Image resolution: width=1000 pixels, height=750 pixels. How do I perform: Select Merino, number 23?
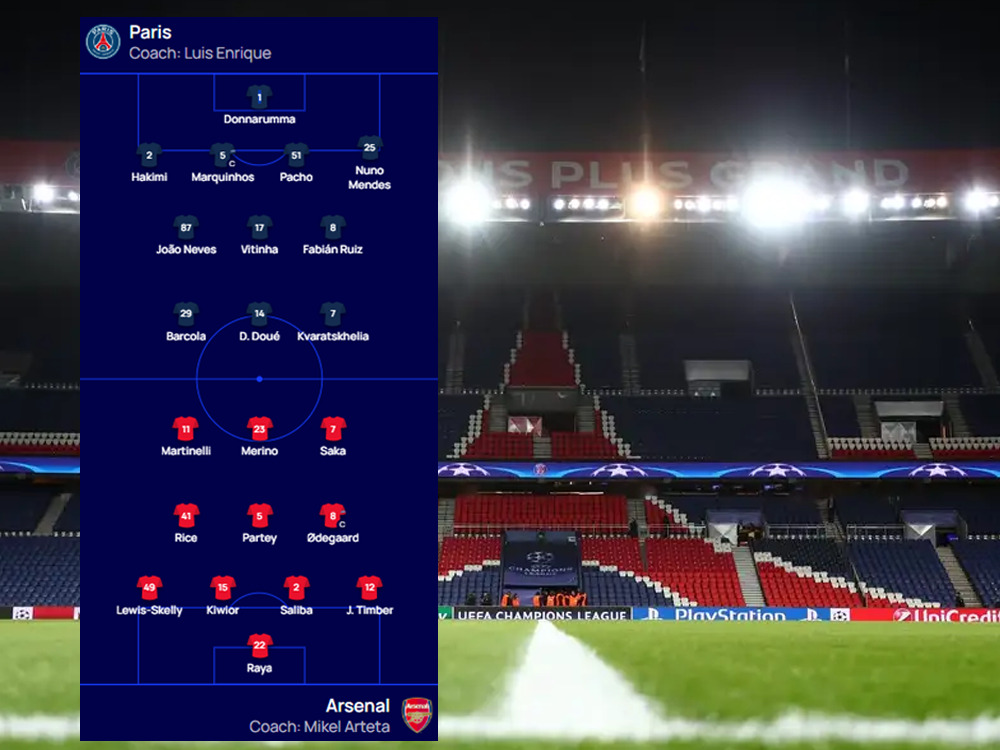pos(259,429)
